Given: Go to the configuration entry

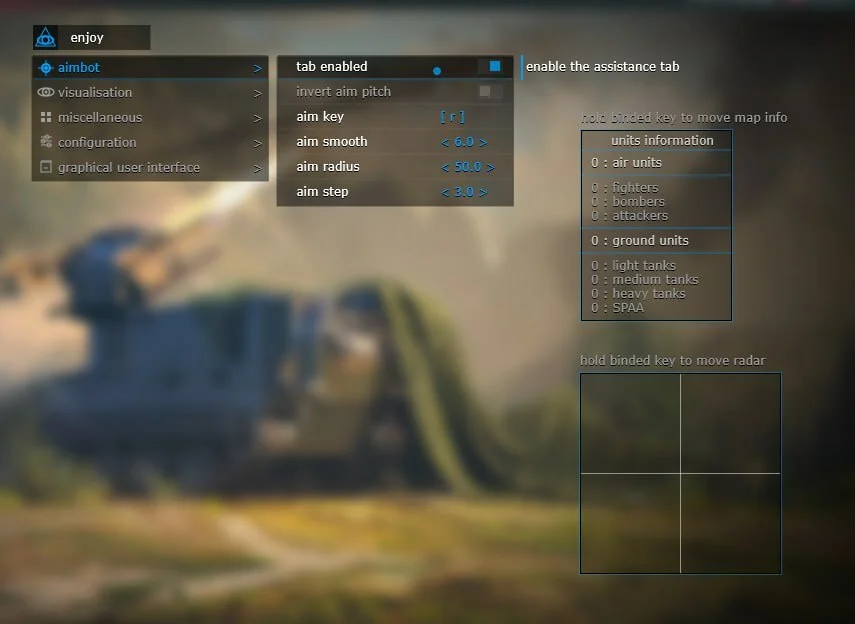Looking at the screenshot, I should 150,143.
